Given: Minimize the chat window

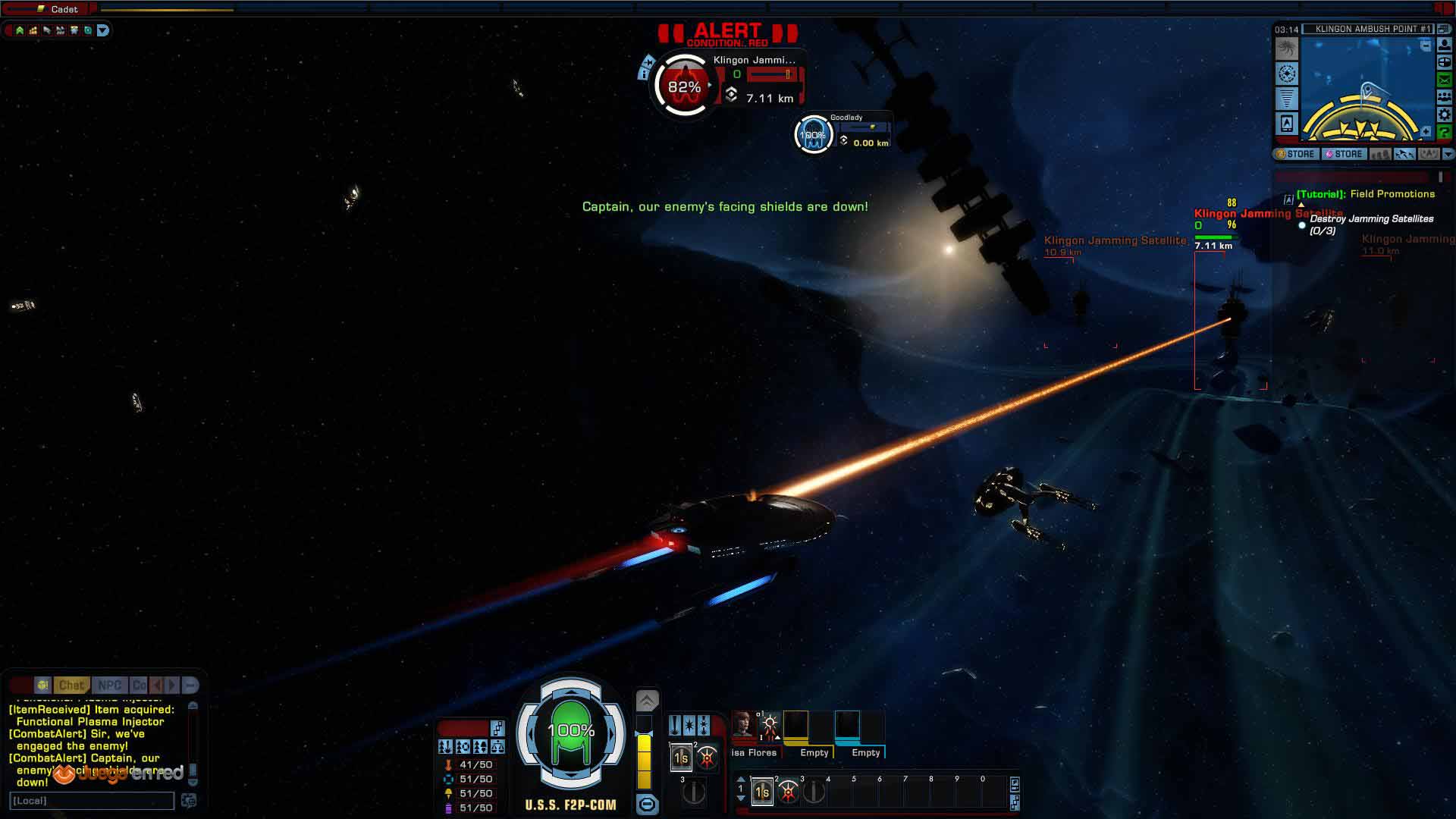Looking at the screenshot, I should tap(190, 685).
